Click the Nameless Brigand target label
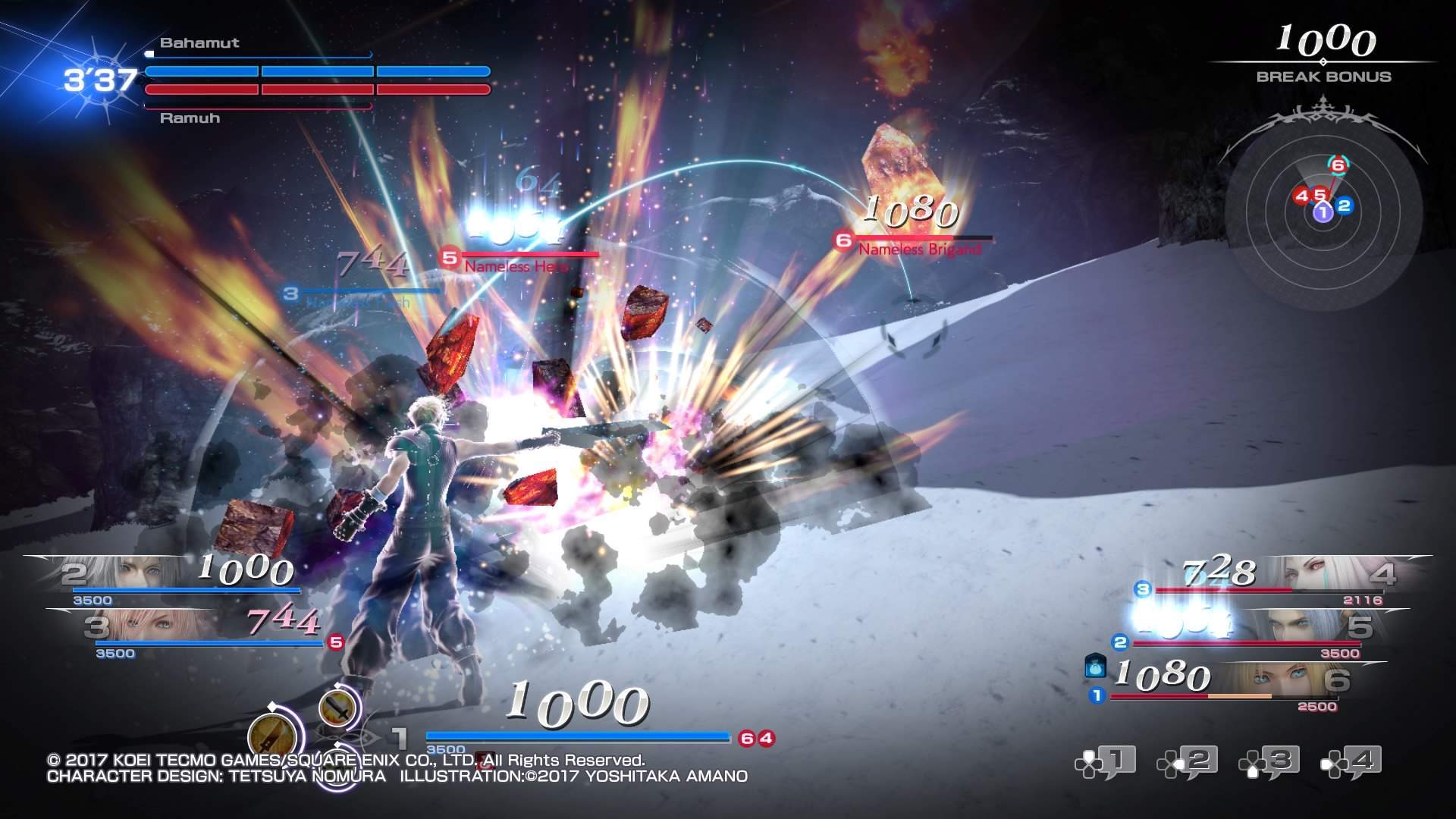1456x819 pixels. tap(919, 249)
